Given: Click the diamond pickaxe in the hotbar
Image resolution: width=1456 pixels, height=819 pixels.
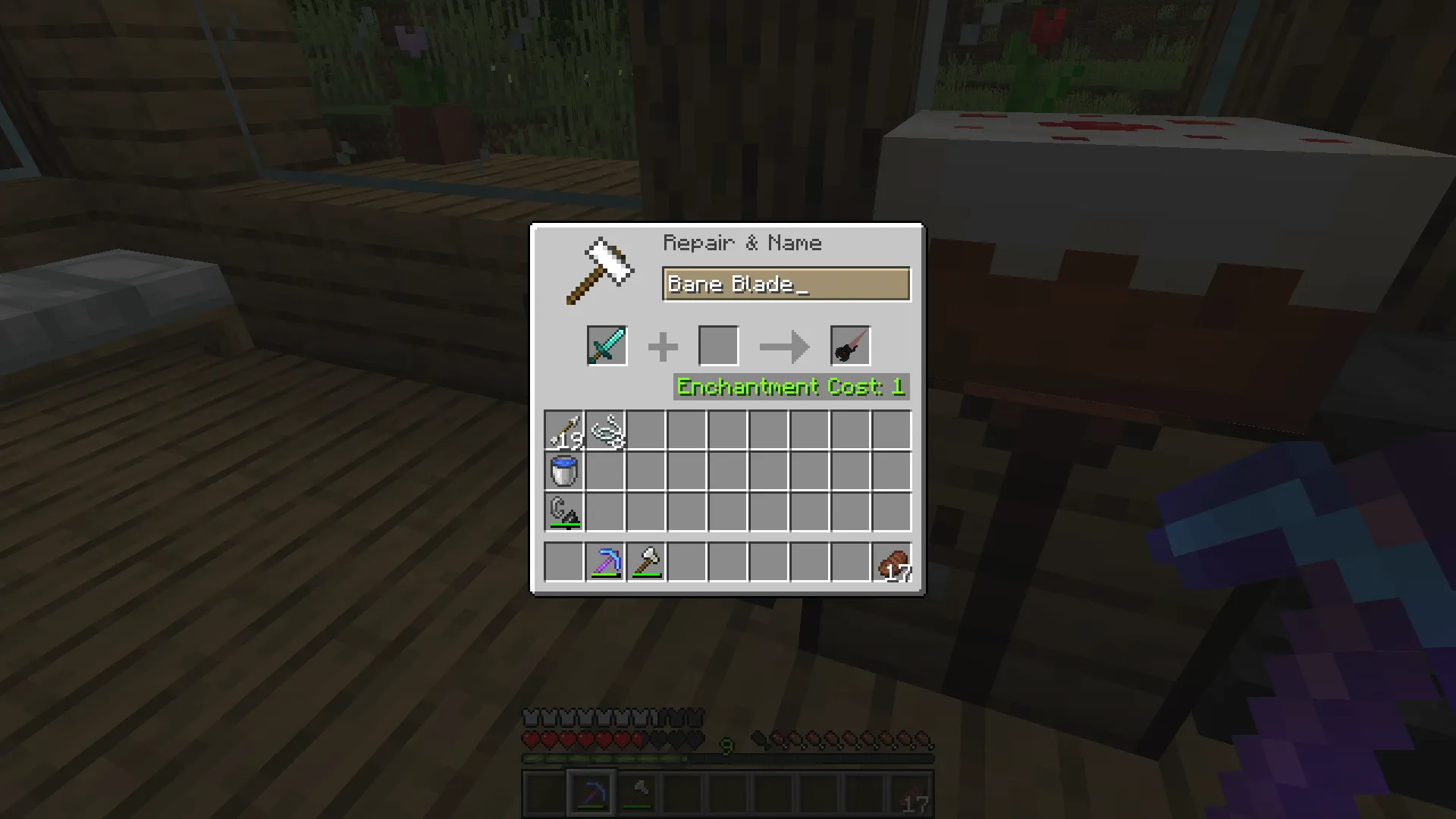Looking at the screenshot, I should pyautogui.click(x=592, y=793).
